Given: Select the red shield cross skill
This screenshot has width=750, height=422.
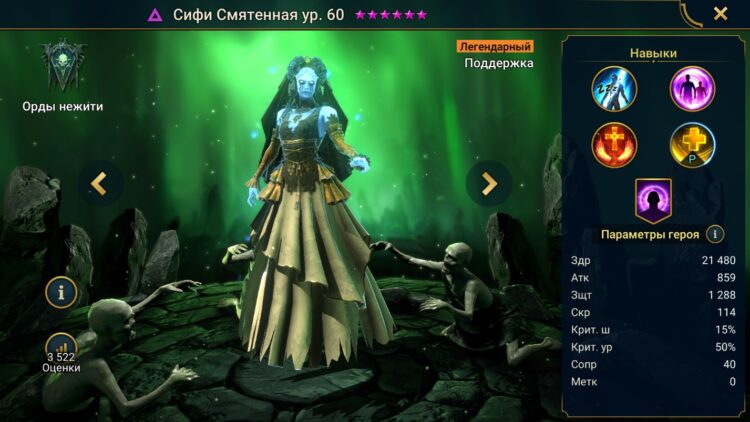Looking at the screenshot, I should pos(614,145).
